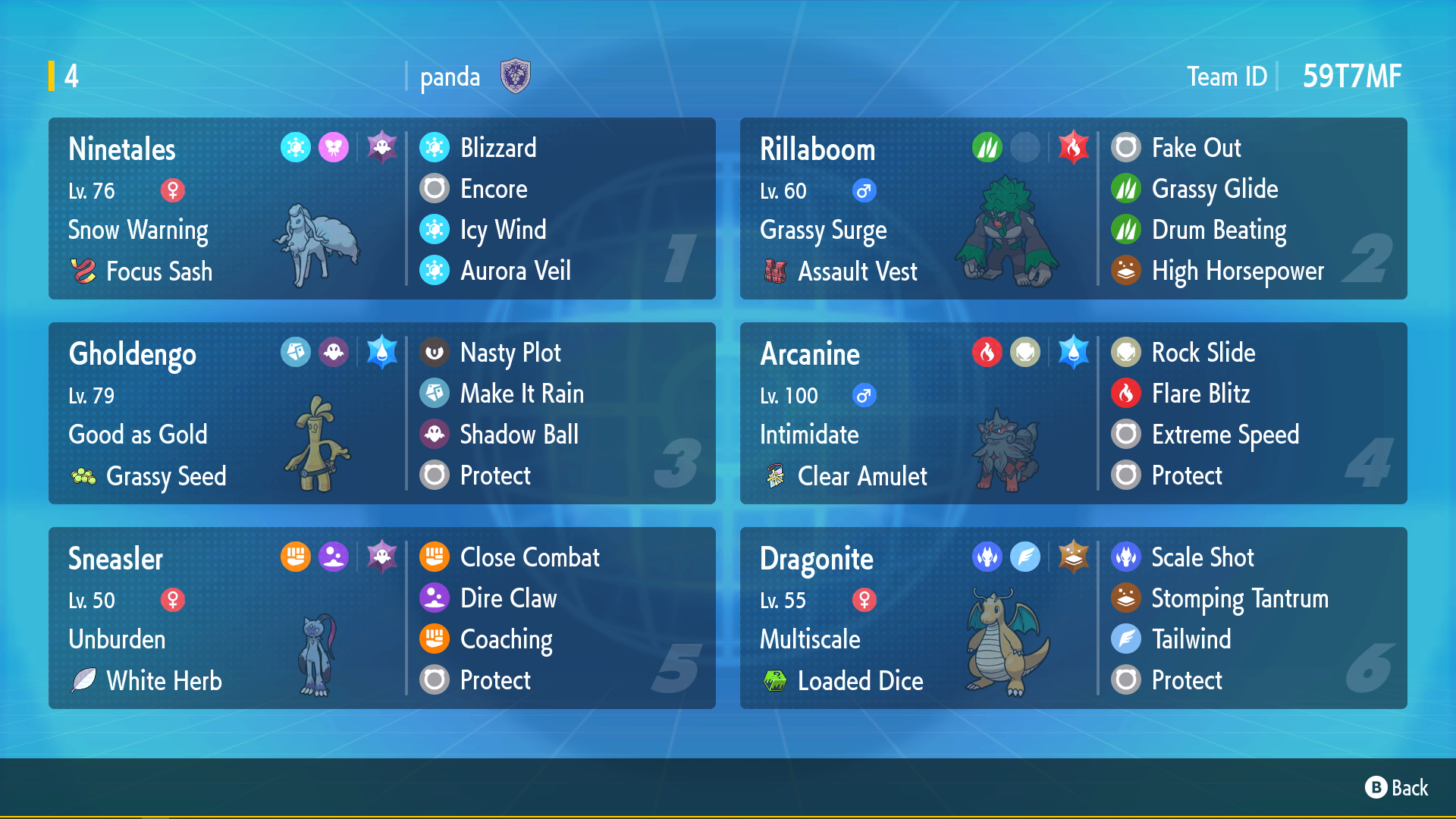Pick the Arcanine team card
The width and height of the screenshot is (1456, 819).
point(1073,413)
